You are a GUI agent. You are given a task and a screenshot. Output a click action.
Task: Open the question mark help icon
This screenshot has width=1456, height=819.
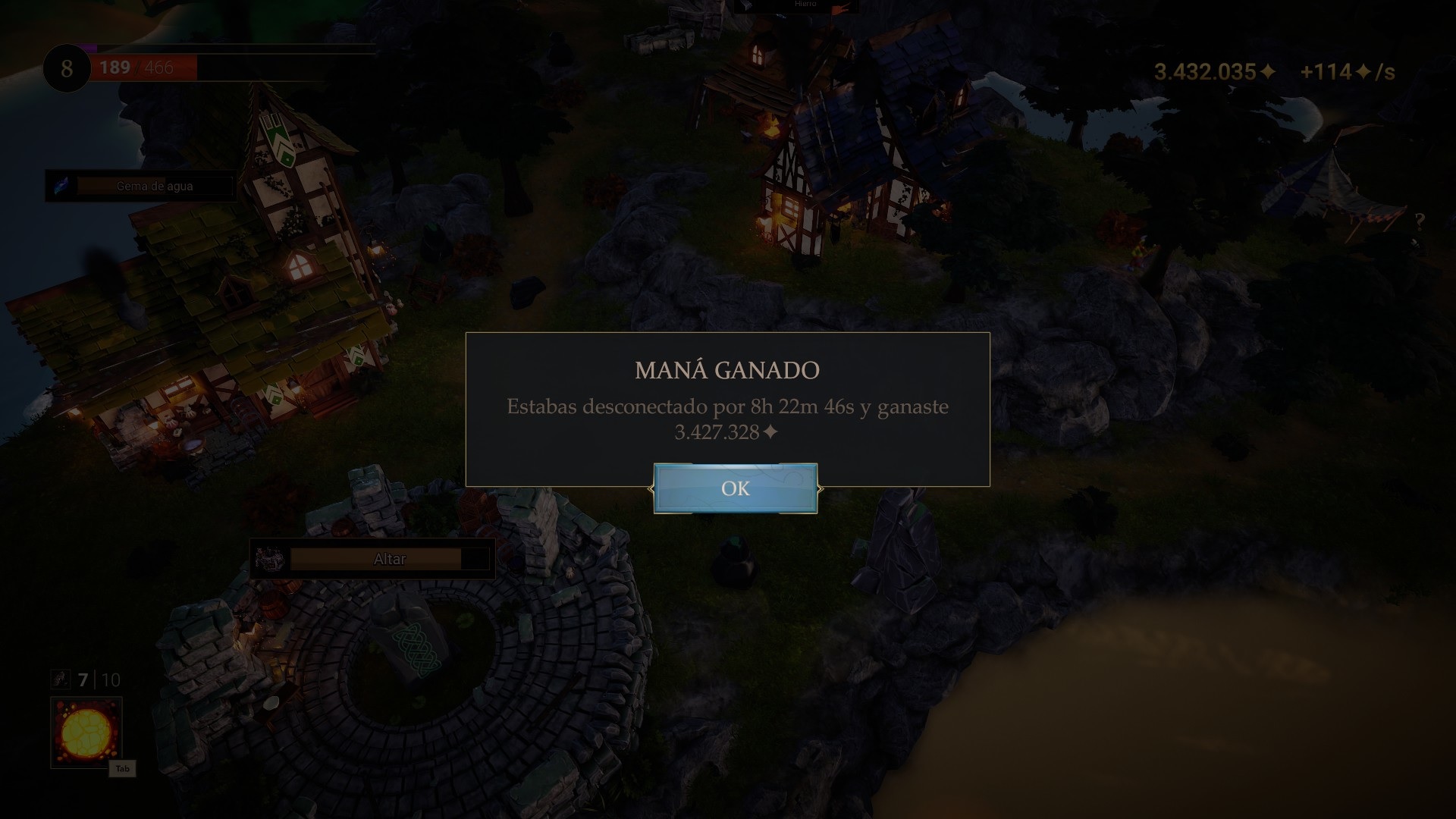click(x=1420, y=221)
